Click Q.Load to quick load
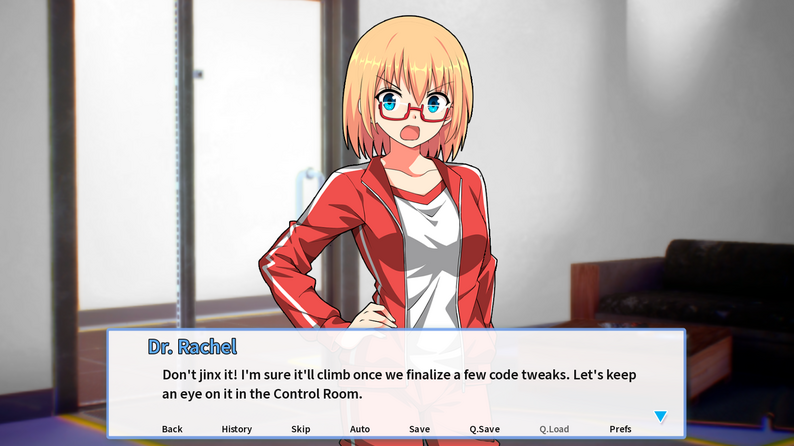The width and height of the screenshot is (794, 446). click(x=554, y=429)
